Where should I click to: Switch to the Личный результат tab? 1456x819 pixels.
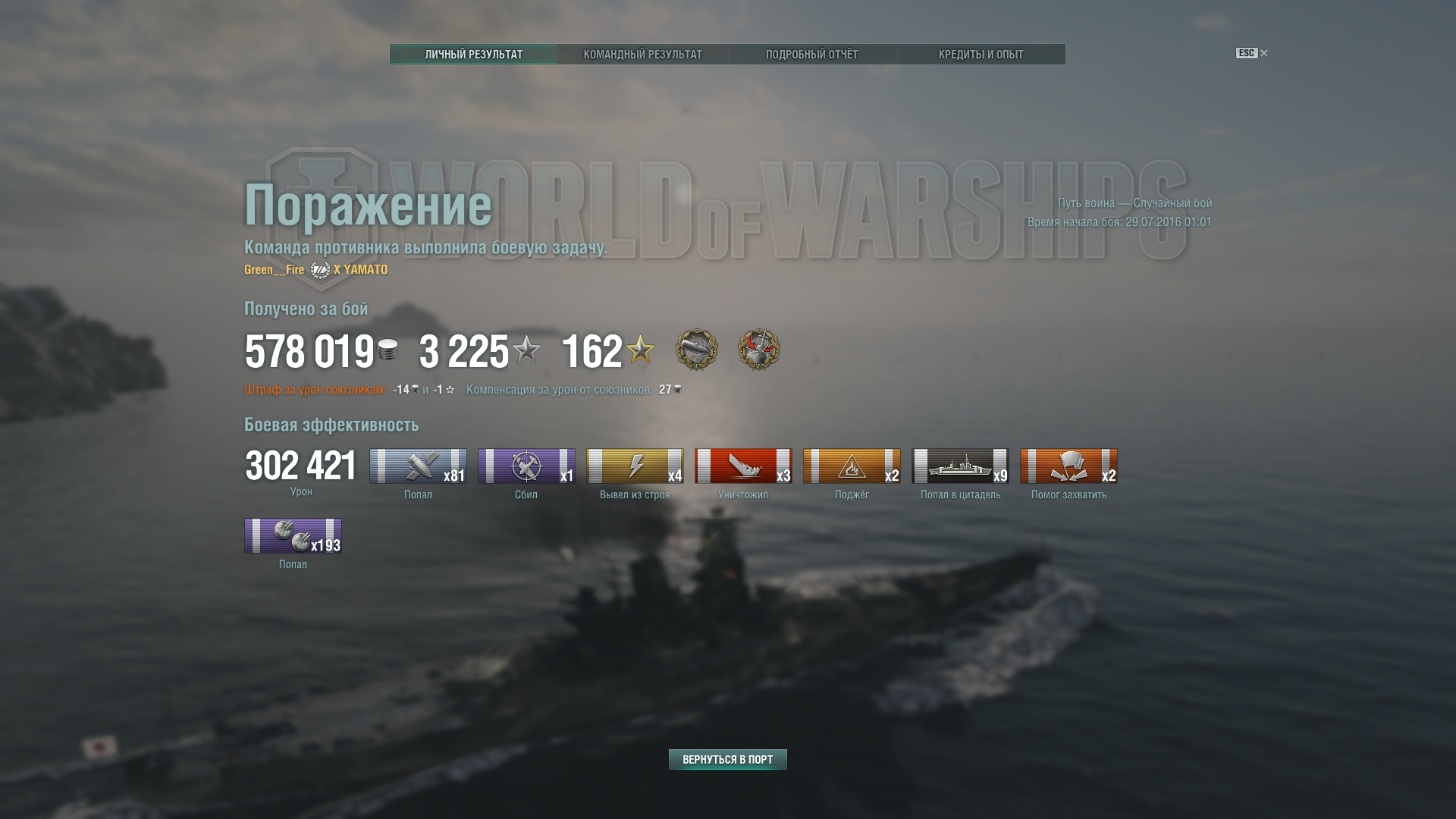(474, 54)
